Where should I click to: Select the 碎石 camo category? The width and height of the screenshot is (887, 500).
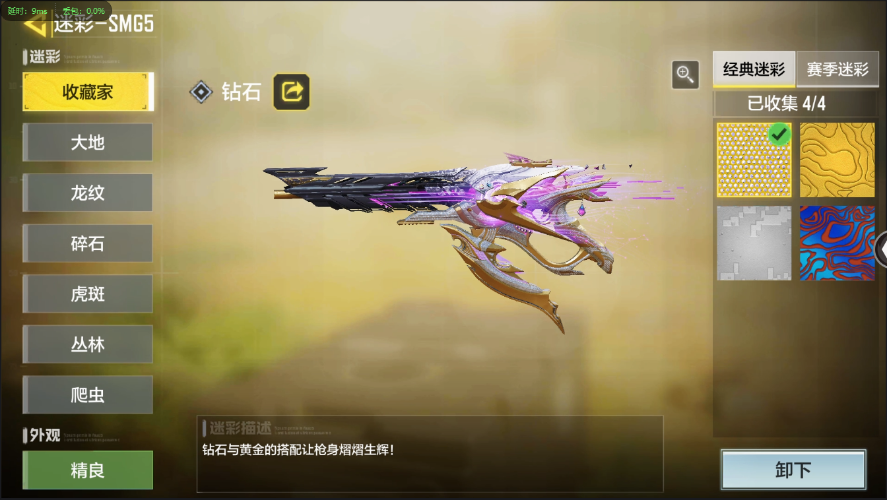(x=88, y=243)
